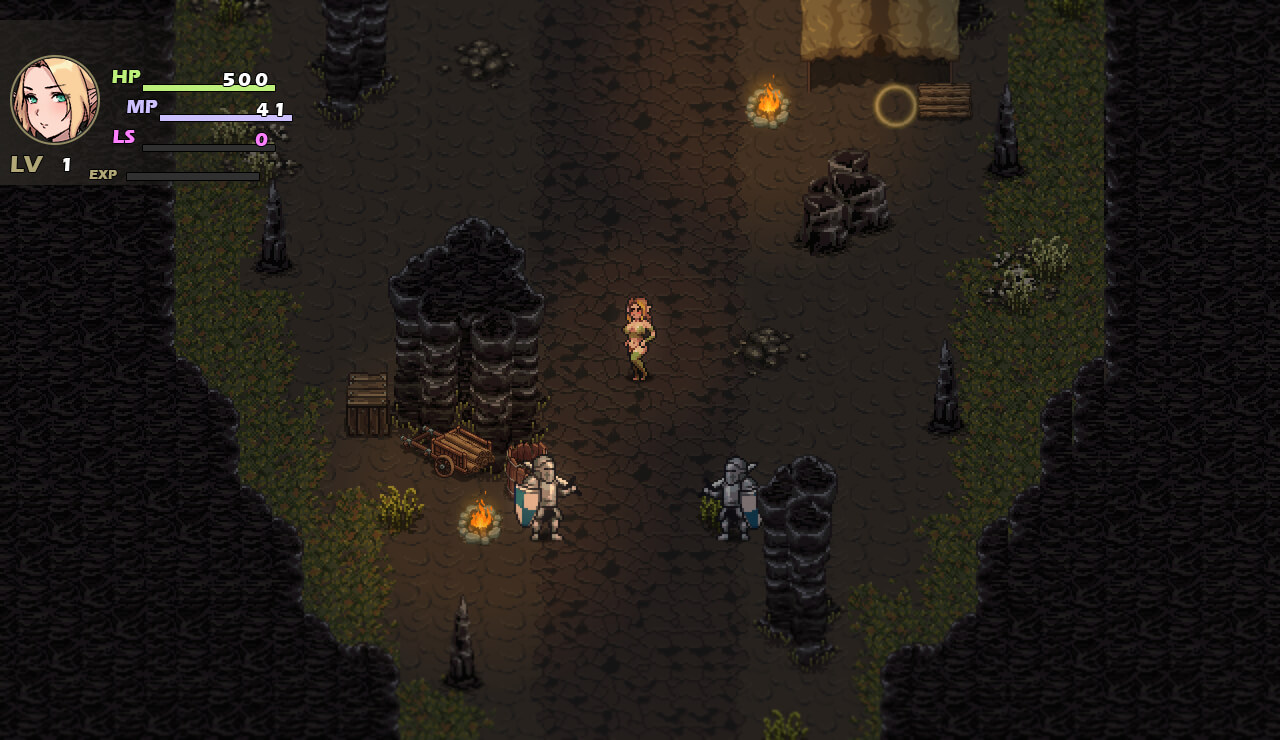Click the blonde elf character portrait
This screenshot has height=740, width=1280.
[x=55, y=100]
